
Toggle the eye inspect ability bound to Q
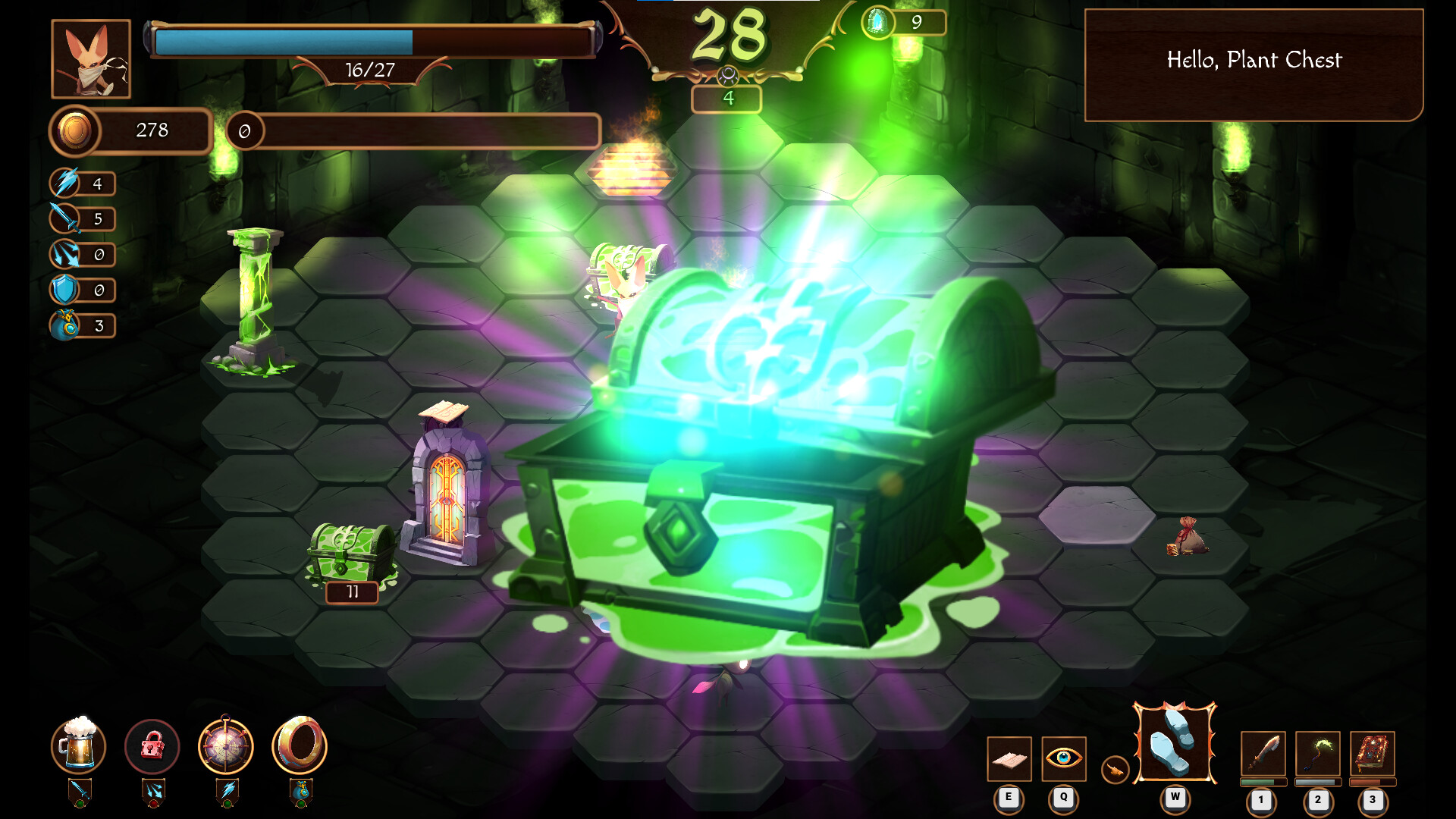click(1063, 758)
